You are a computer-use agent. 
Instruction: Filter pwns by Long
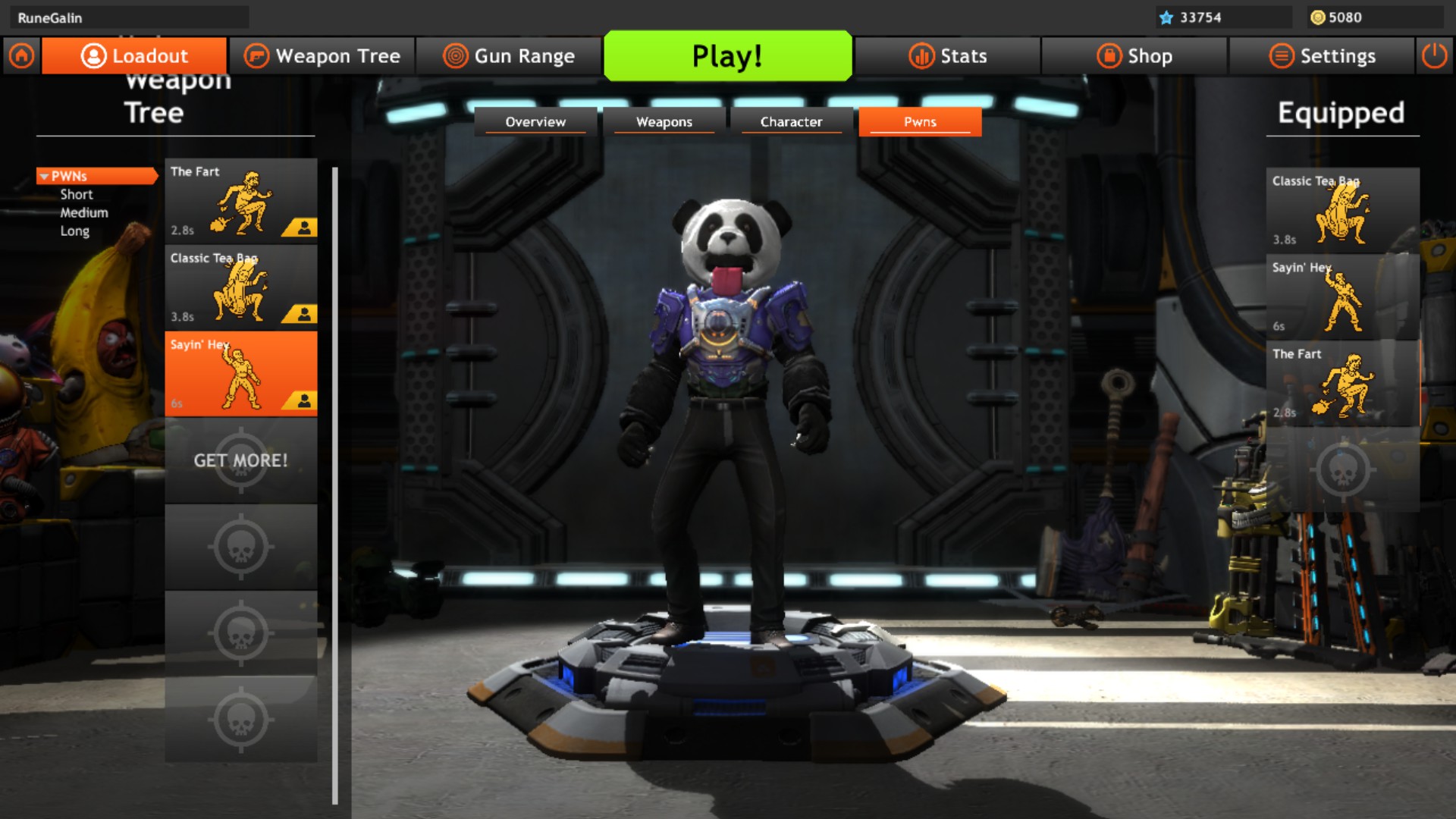tap(75, 231)
